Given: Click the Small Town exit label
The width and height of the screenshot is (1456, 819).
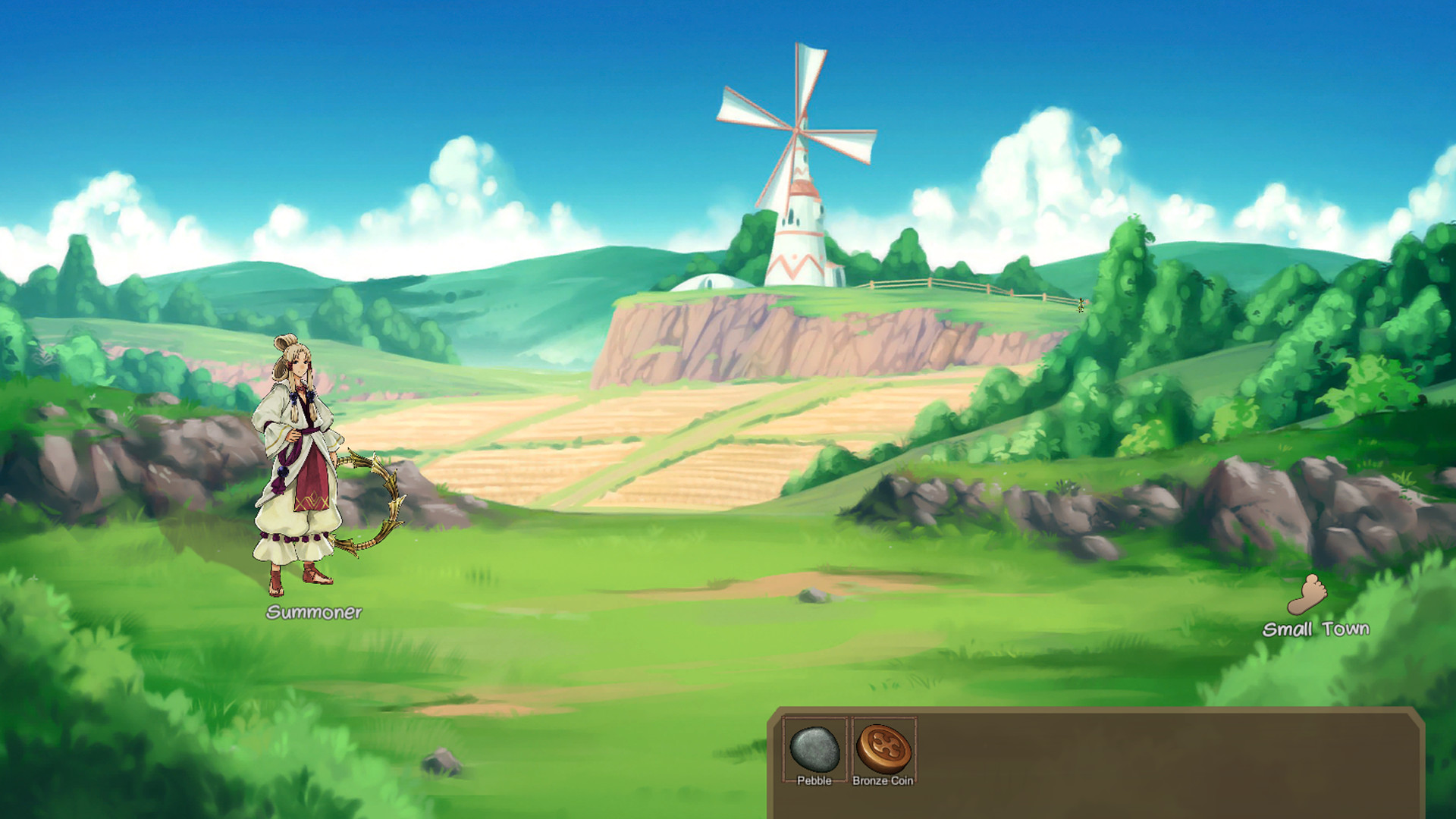Looking at the screenshot, I should [x=1316, y=628].
